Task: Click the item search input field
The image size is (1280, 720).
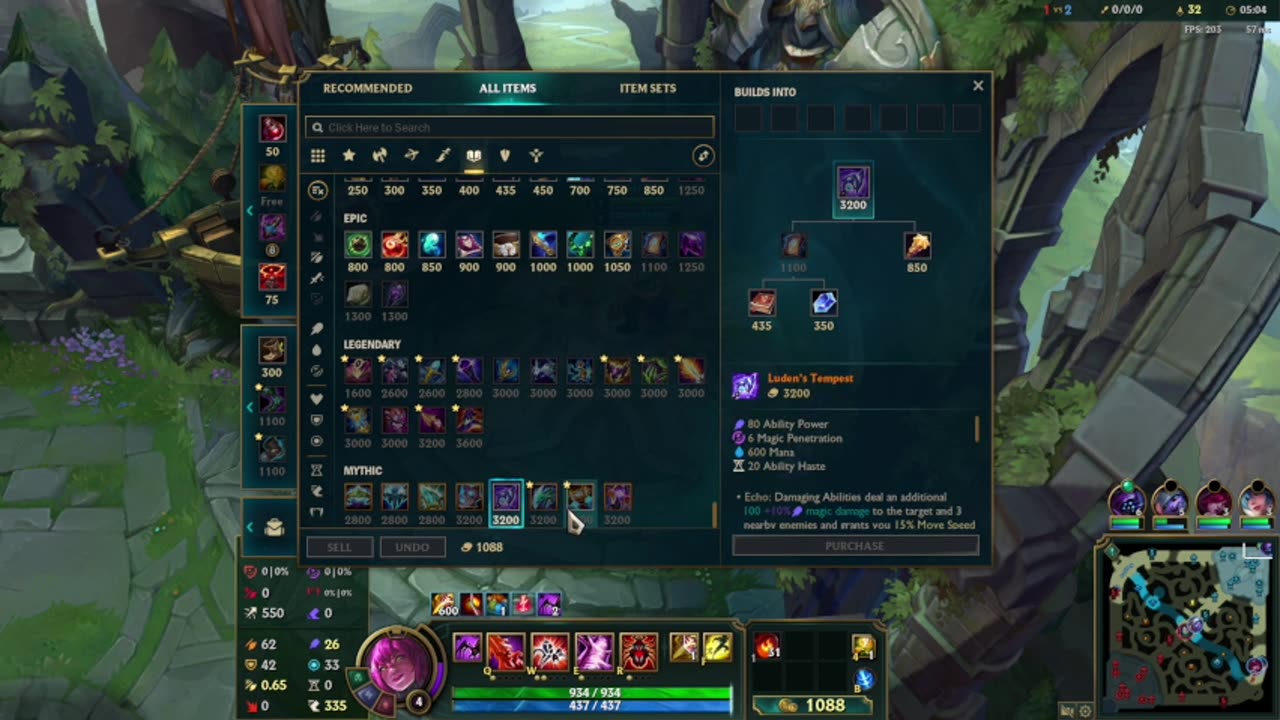Action: click(x=508, y=127)
